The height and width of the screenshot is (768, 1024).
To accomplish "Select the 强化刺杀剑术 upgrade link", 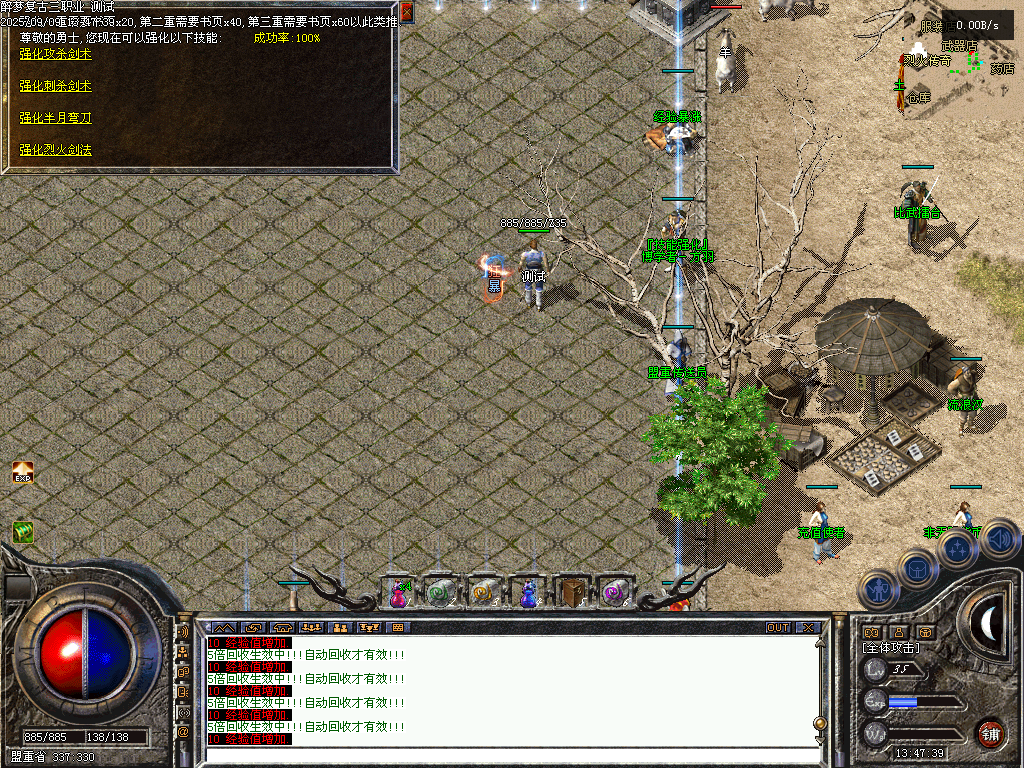I will [x=55, y=86].
